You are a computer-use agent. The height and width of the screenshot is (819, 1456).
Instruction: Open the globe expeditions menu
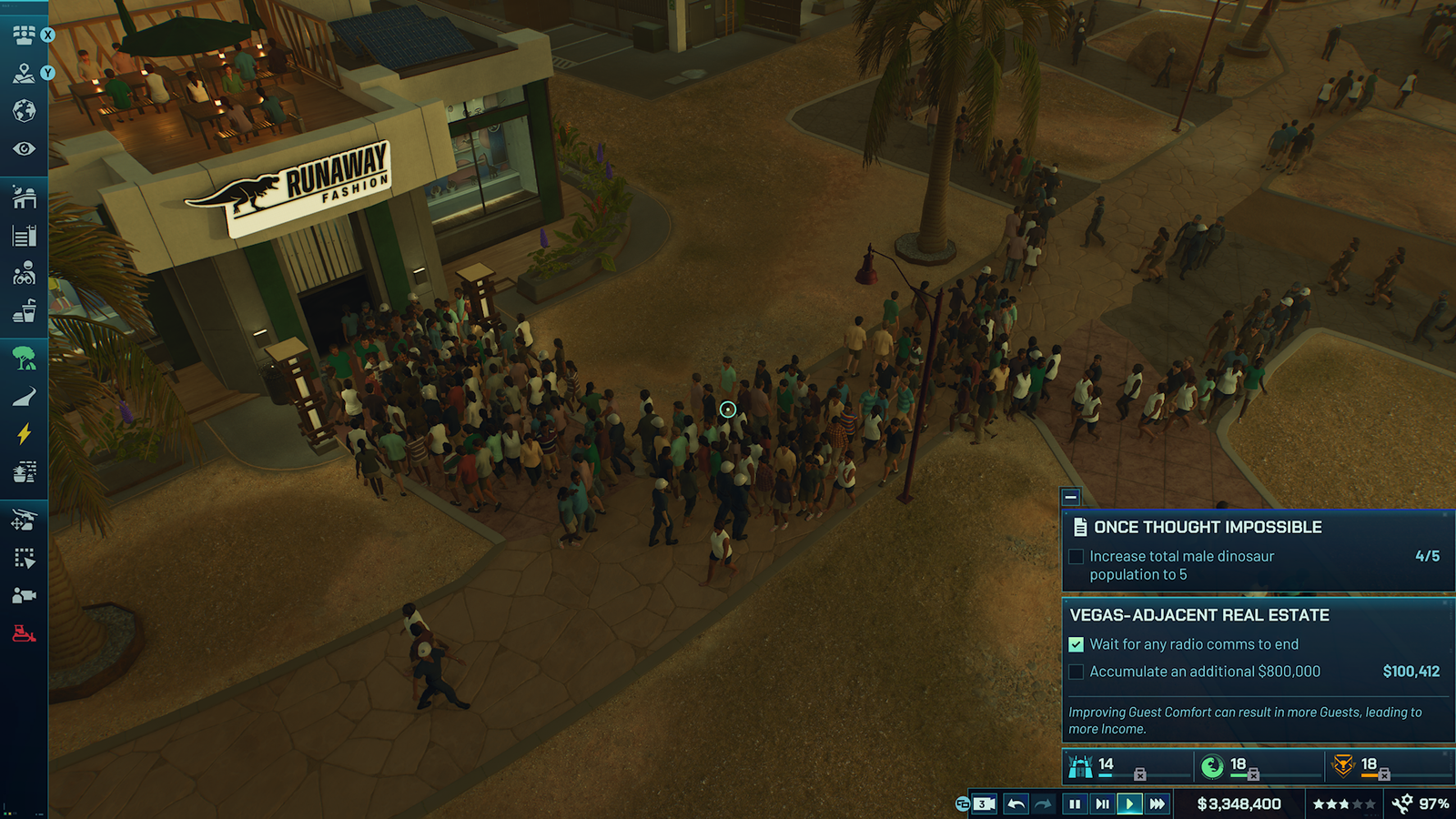[24, 111]
